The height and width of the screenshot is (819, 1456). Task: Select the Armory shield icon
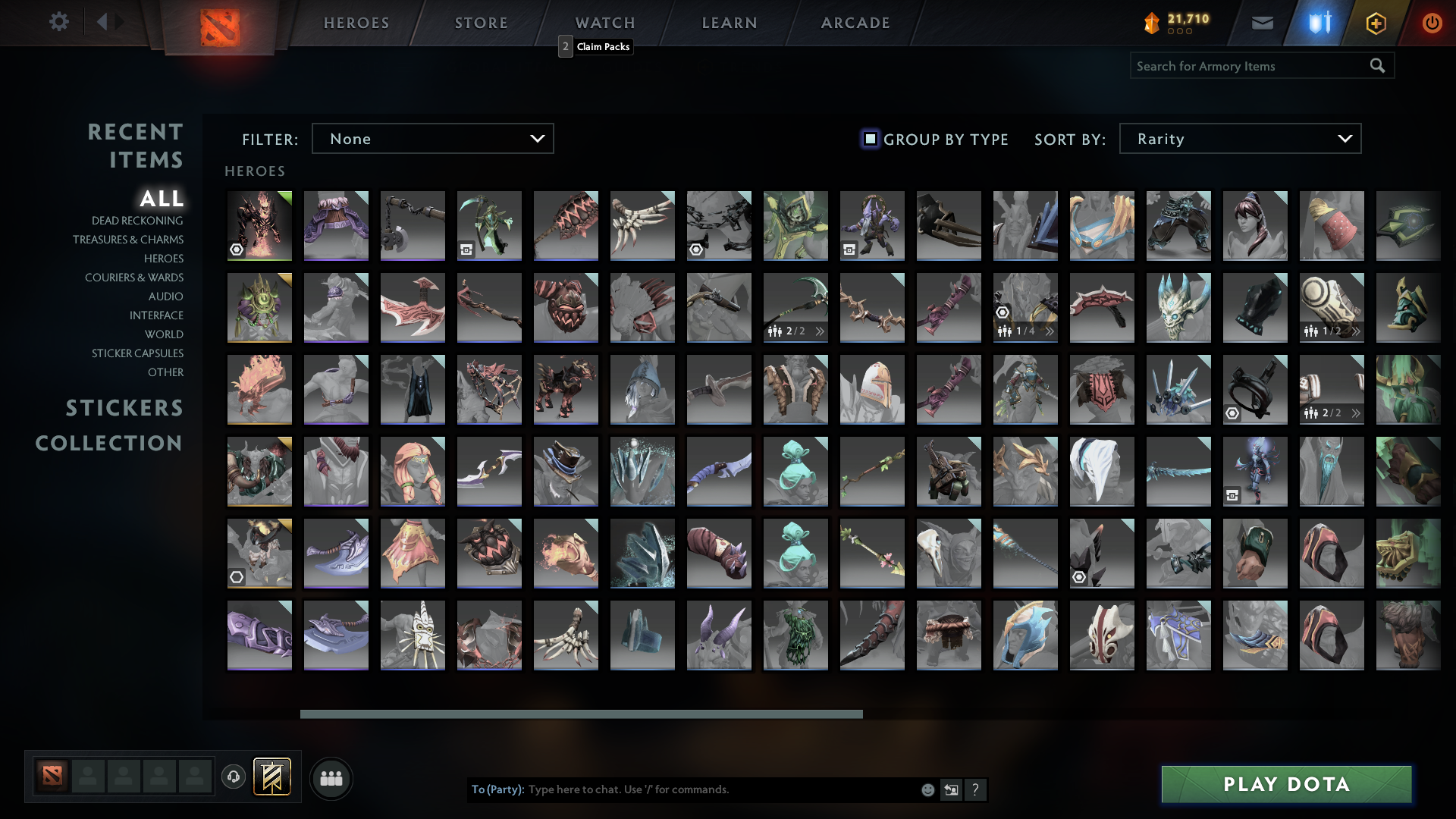pos(1318,23)
